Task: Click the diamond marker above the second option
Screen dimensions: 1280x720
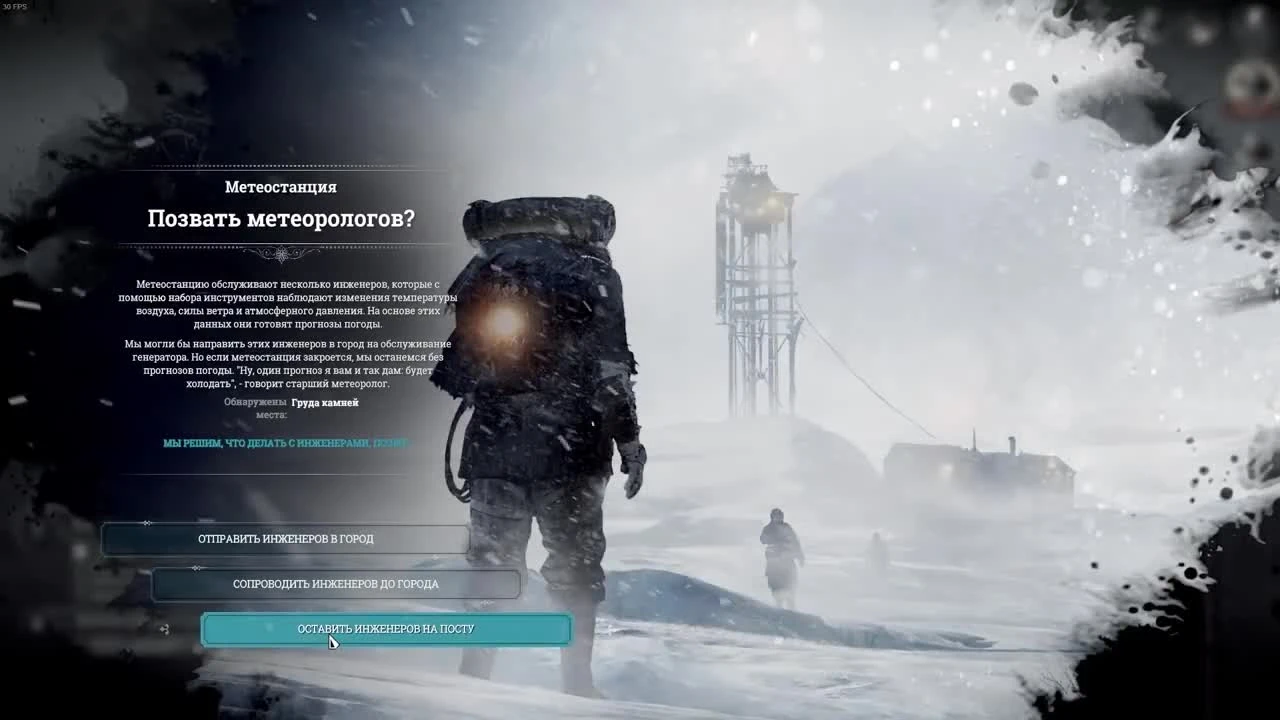Action: point(196,567)
